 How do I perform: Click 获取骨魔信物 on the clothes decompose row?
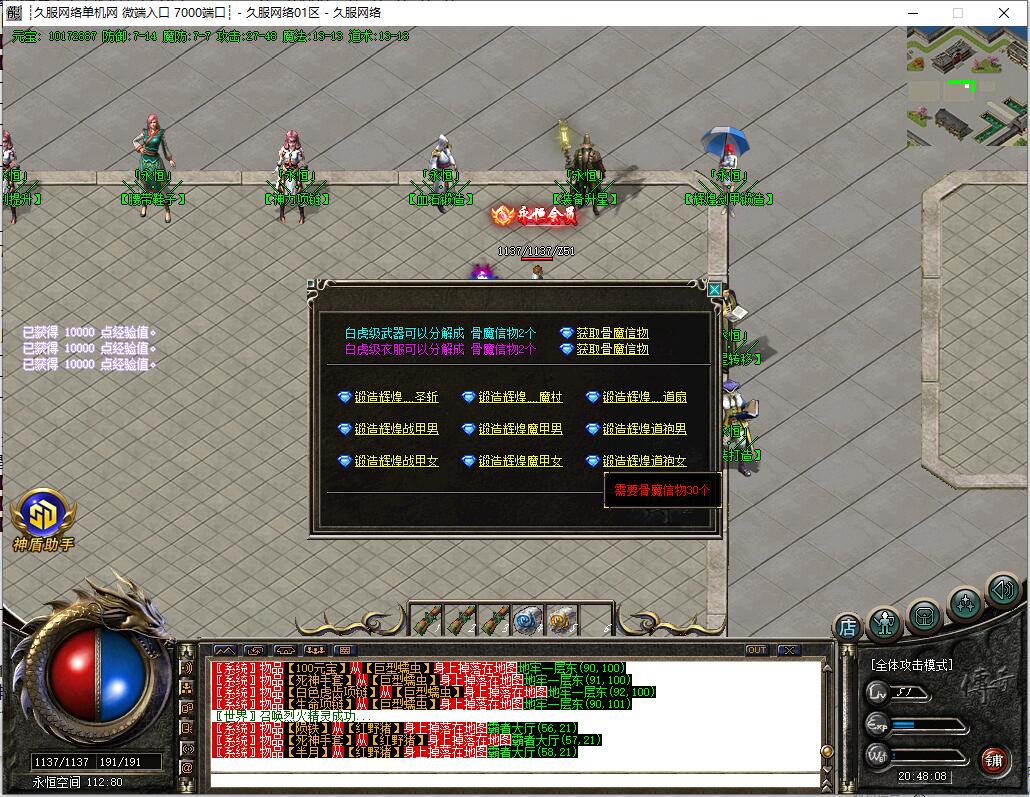[x=612, y=349]
